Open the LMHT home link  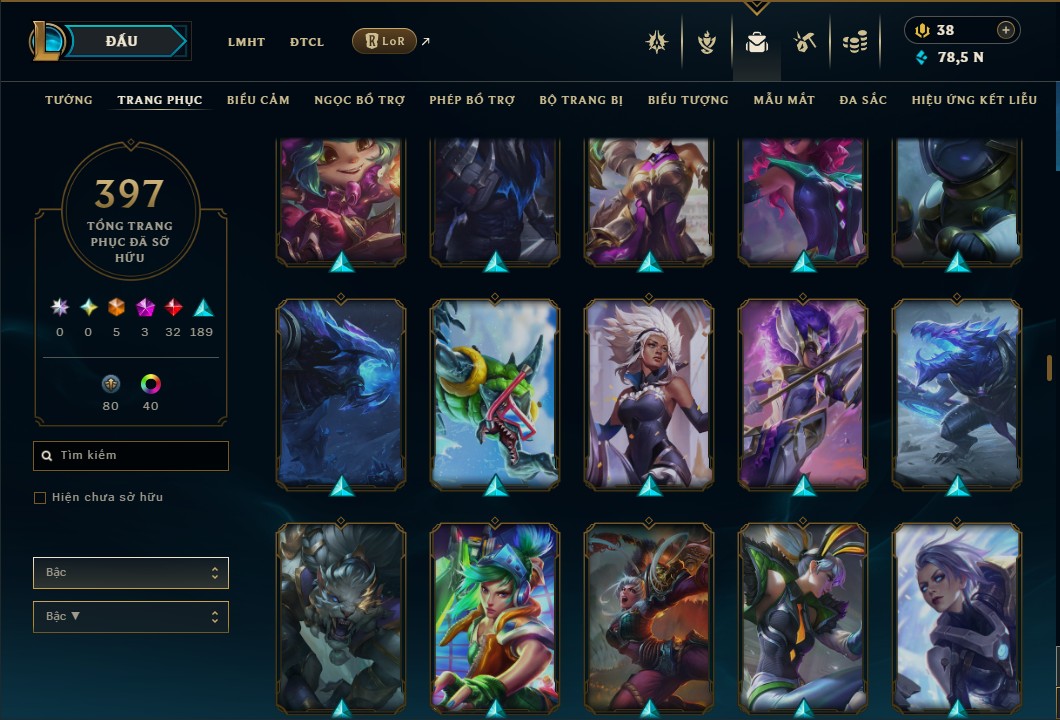(x=246, y=42)
